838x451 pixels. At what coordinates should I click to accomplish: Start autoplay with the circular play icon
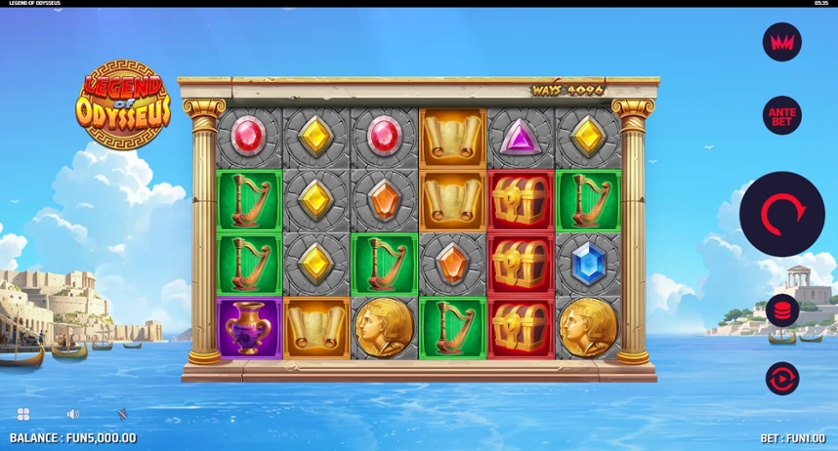coord(782,378)
